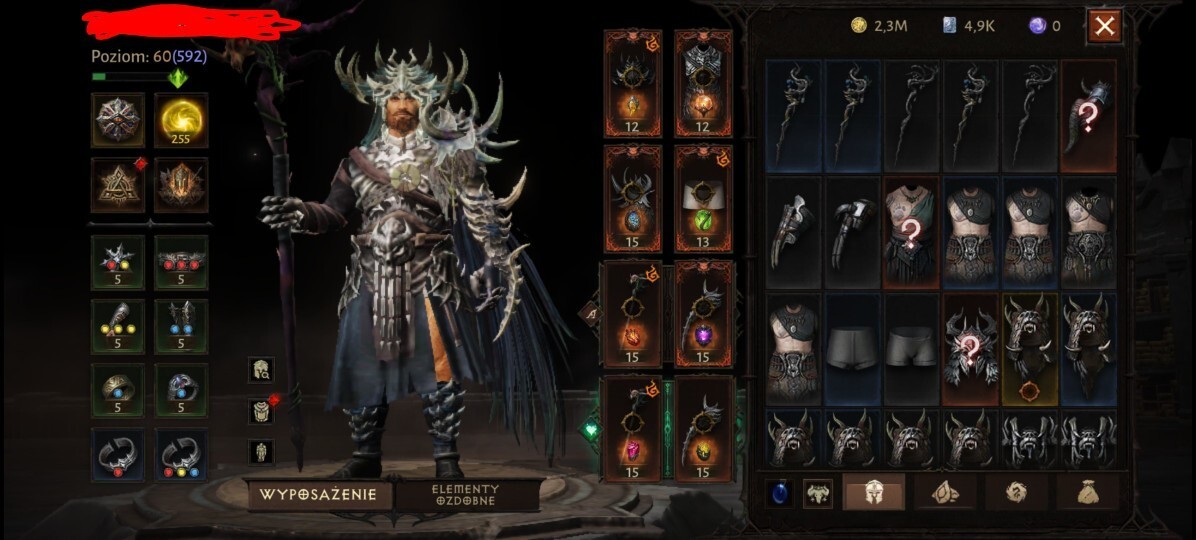Screen dimensions: 1196x540
Task: Open the equipped belt slot with green gem
Action: [703, 198]
